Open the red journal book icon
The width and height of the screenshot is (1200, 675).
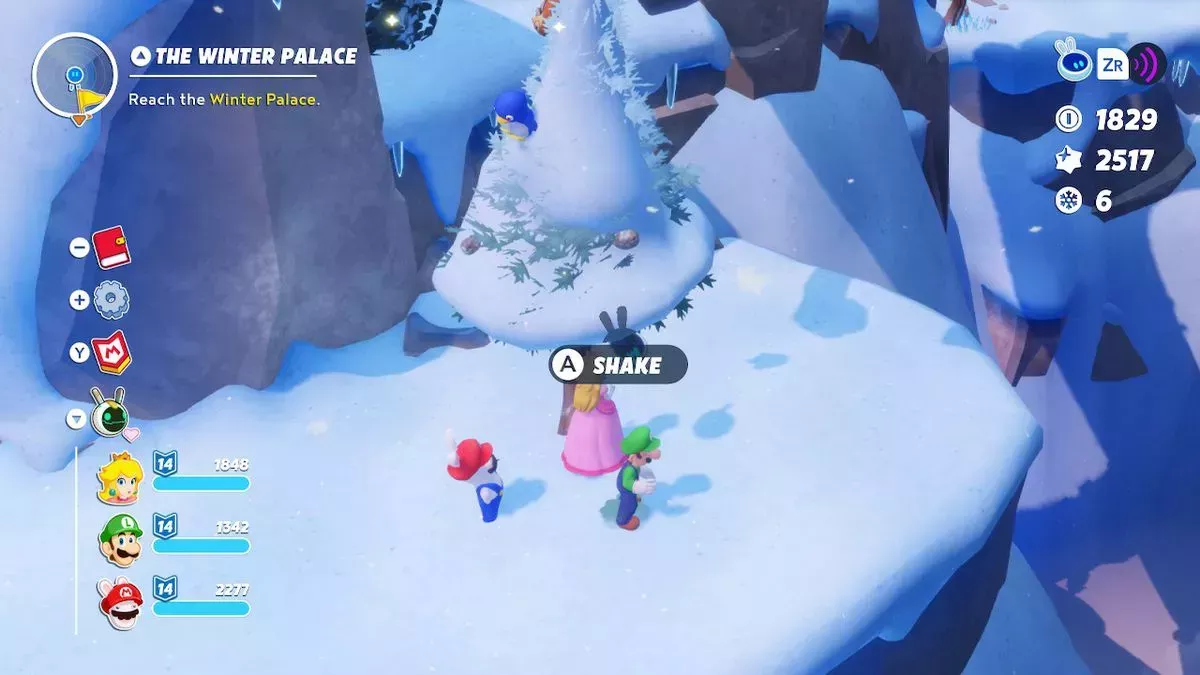pos(111,247)
